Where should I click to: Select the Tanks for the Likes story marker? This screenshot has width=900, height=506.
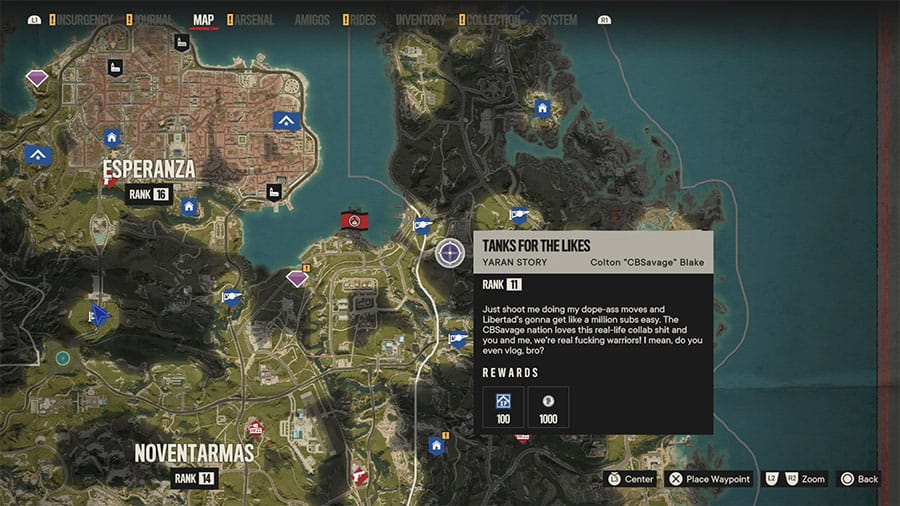[450, 252]
